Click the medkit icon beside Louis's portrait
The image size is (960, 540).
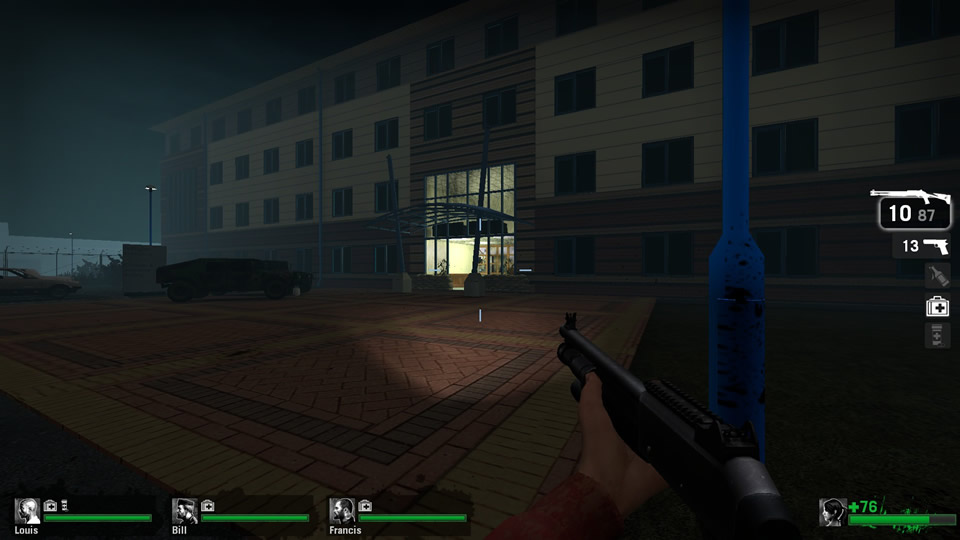(51, 506)
